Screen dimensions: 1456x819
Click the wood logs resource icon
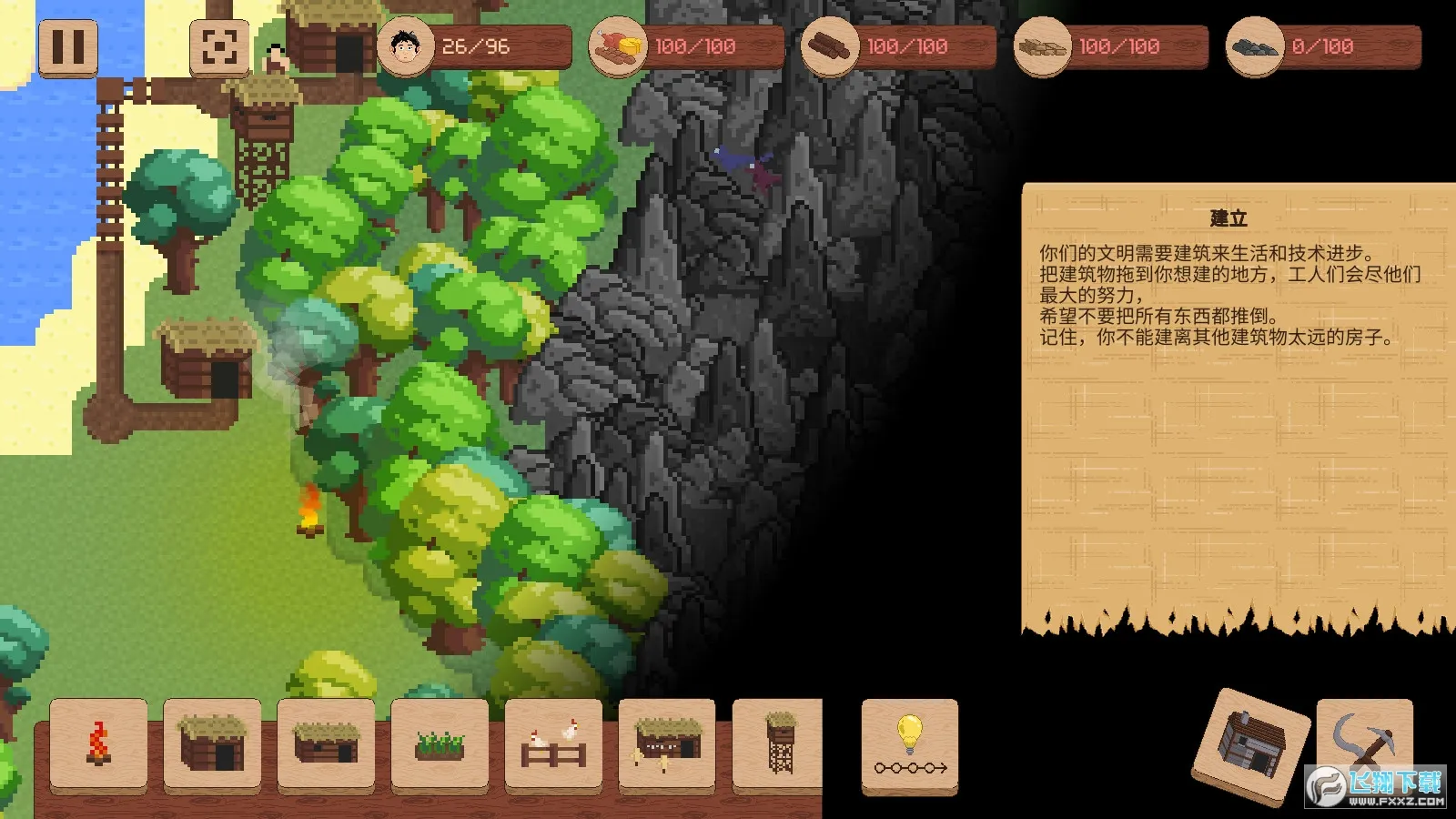point(828,45)
